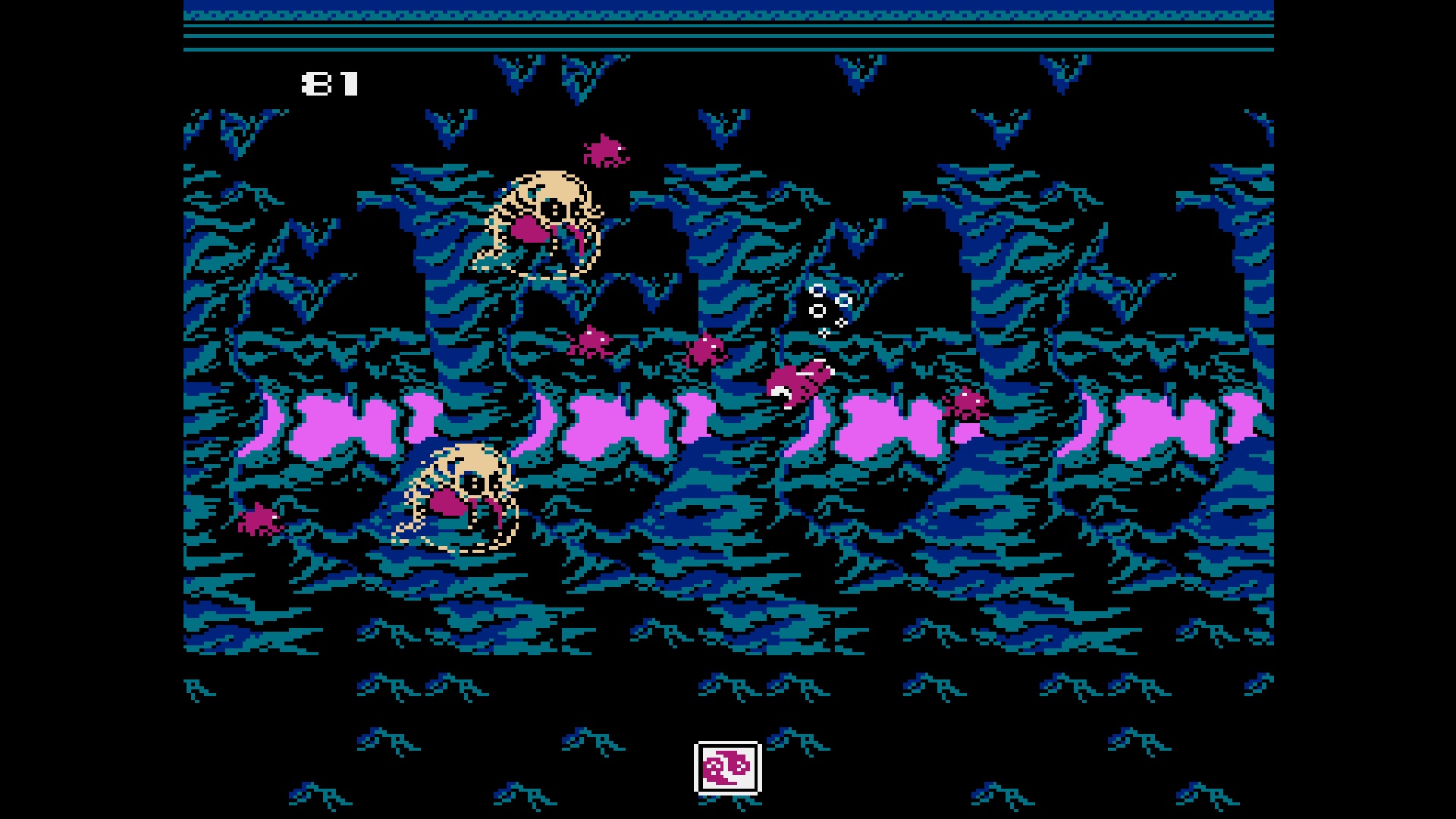Click the large trilobite creature near top

coord(542,220)
